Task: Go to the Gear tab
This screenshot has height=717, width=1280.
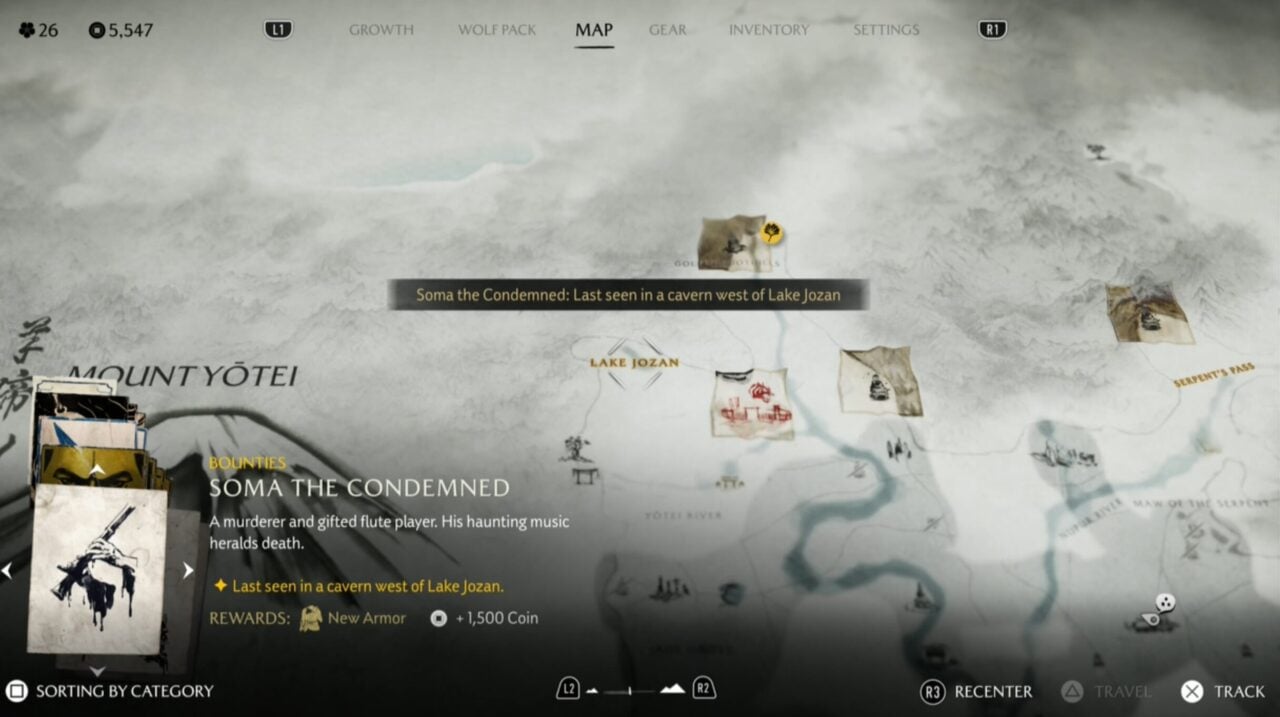Action: pos(667,30)
